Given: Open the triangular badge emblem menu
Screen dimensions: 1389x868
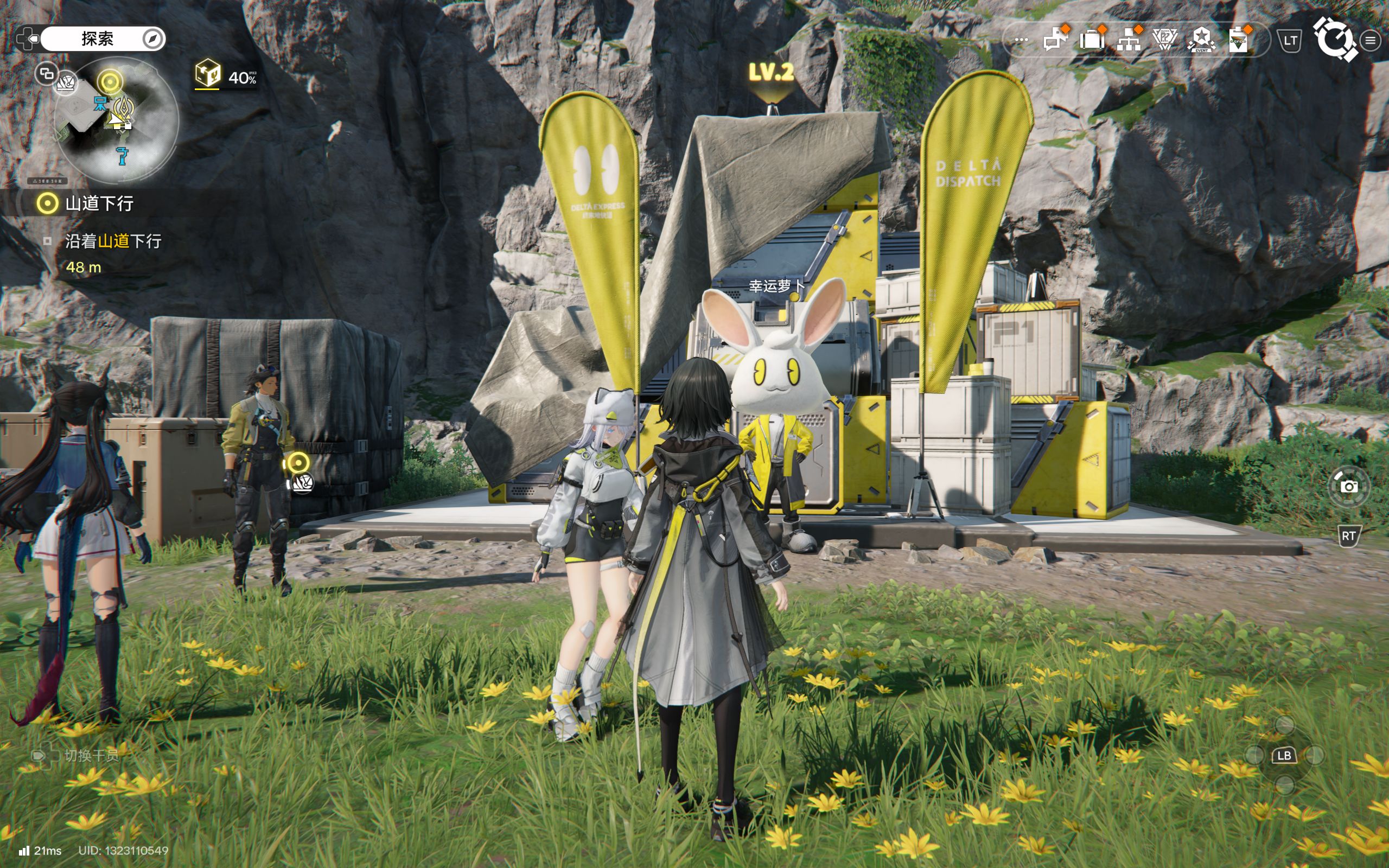Looking at the screenshot, I should coord(1164,40).
